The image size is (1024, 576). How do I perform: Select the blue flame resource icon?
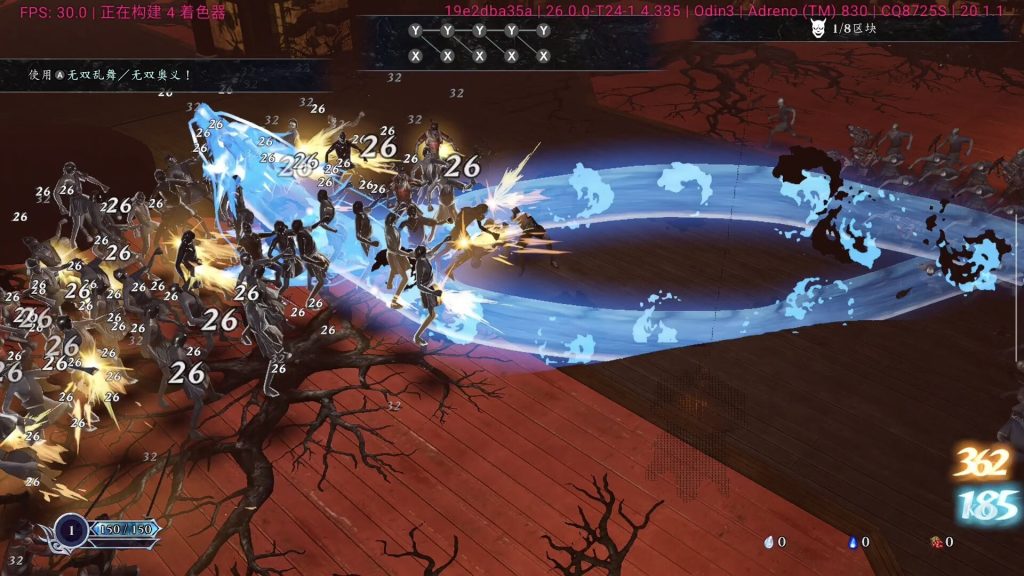pyautogui.click(x=852, y=542)
